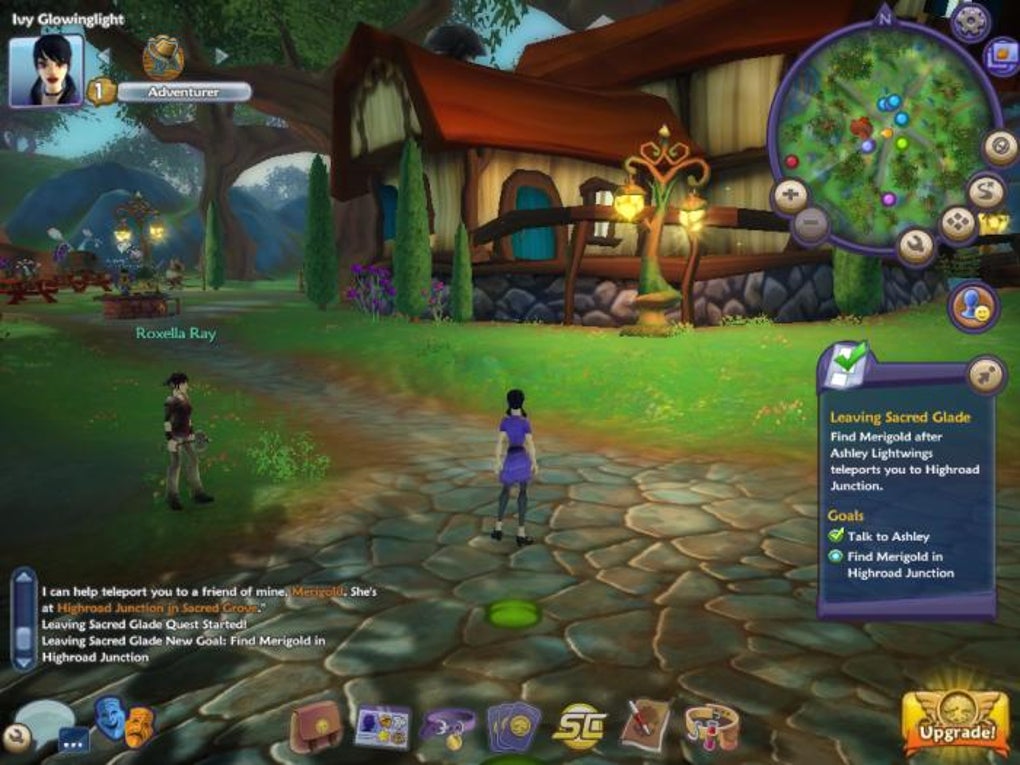This screenshot has width=1020, height=765.
Task: Switch to the next job with right arrow
Action: 221,55
